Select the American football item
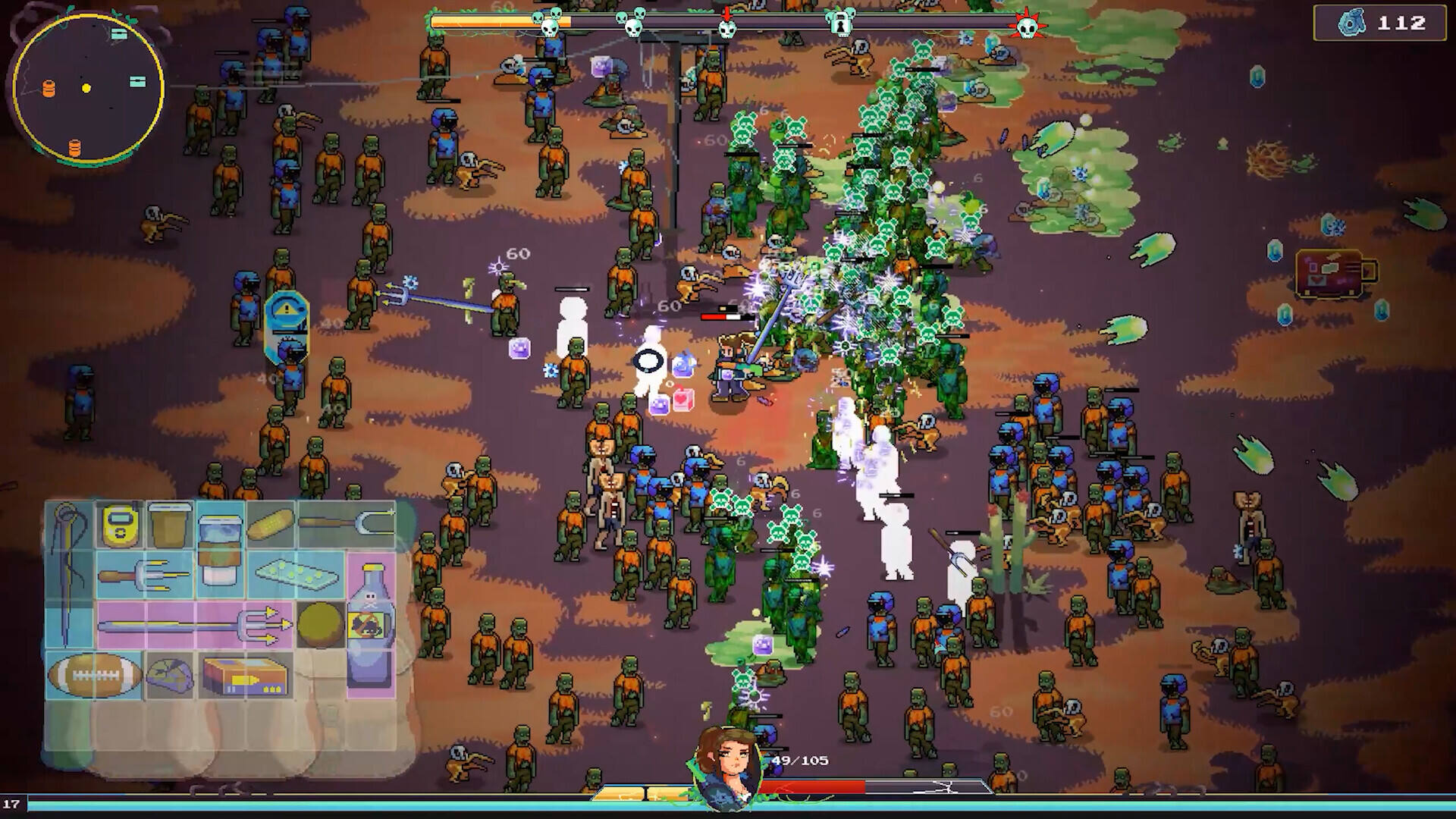This screenshot has height=819, width=1456. [94, 674]
